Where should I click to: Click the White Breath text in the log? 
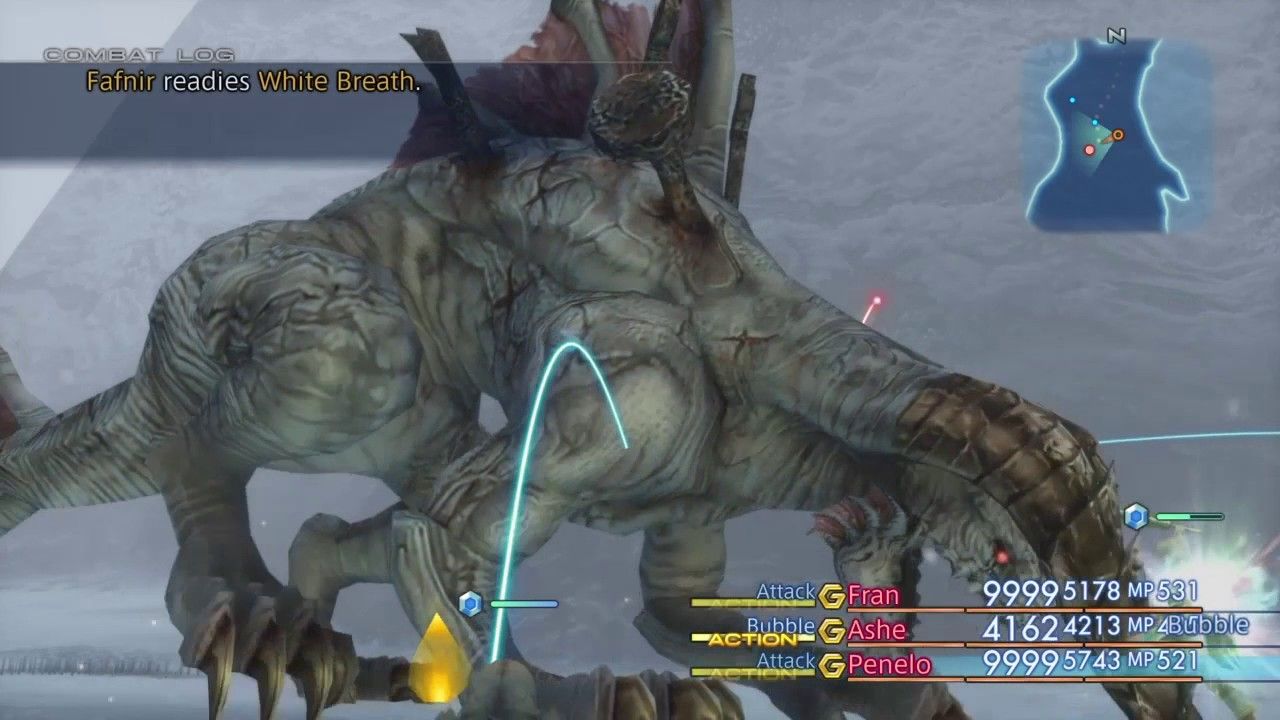(340, 84)
